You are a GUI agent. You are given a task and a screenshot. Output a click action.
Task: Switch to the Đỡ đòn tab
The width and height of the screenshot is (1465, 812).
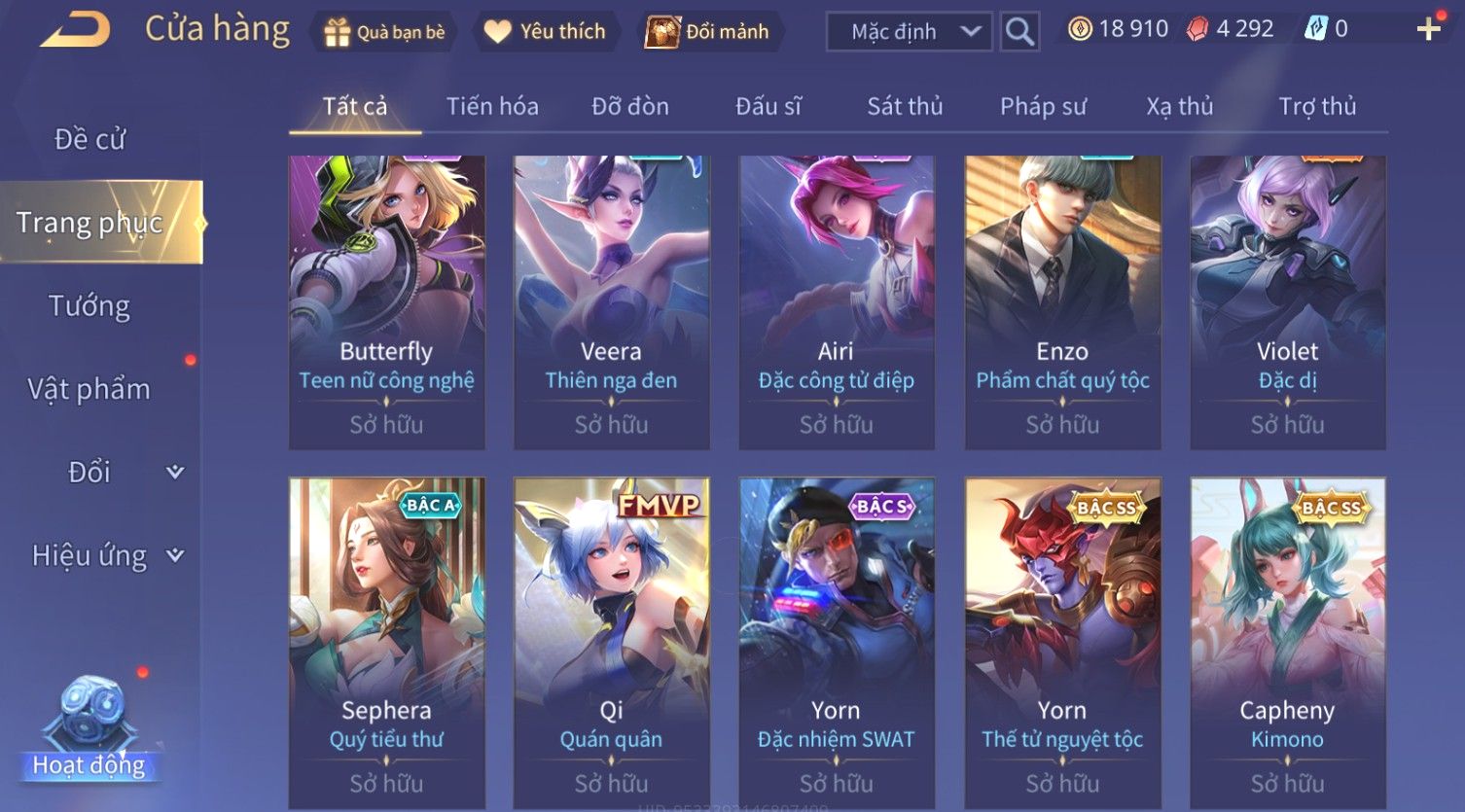tap(630, 106)
